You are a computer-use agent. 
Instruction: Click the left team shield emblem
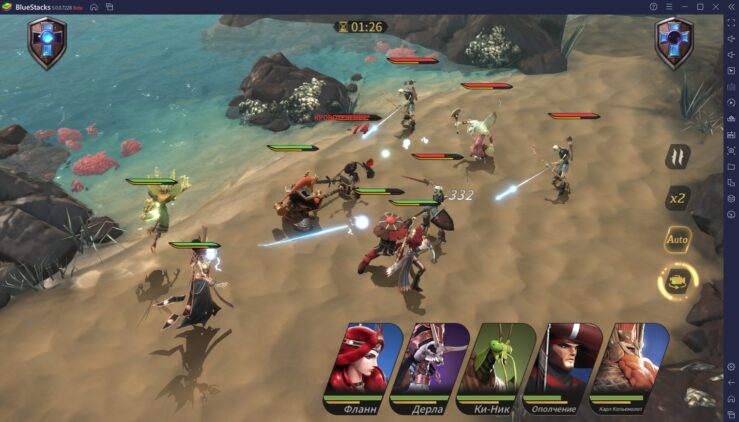[x=47, y=42]
